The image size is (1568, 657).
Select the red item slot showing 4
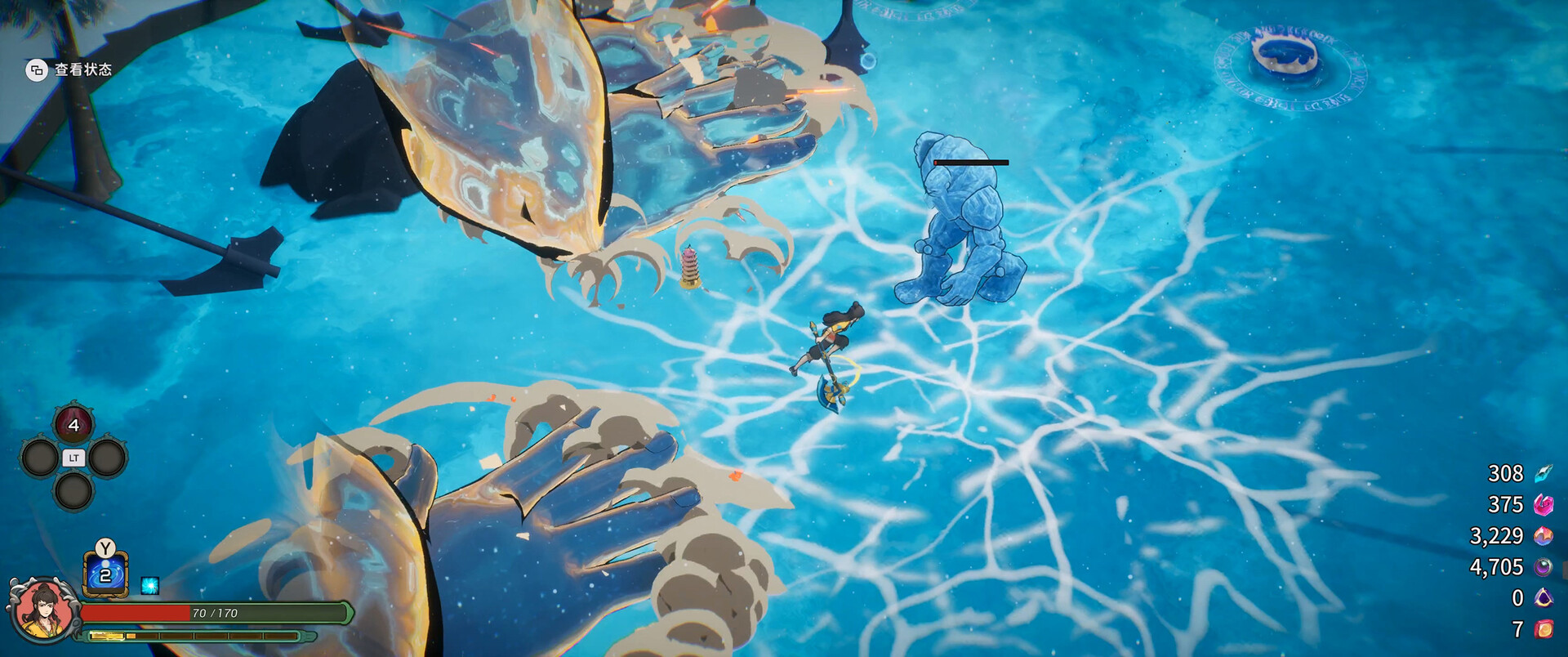[73, 425]
